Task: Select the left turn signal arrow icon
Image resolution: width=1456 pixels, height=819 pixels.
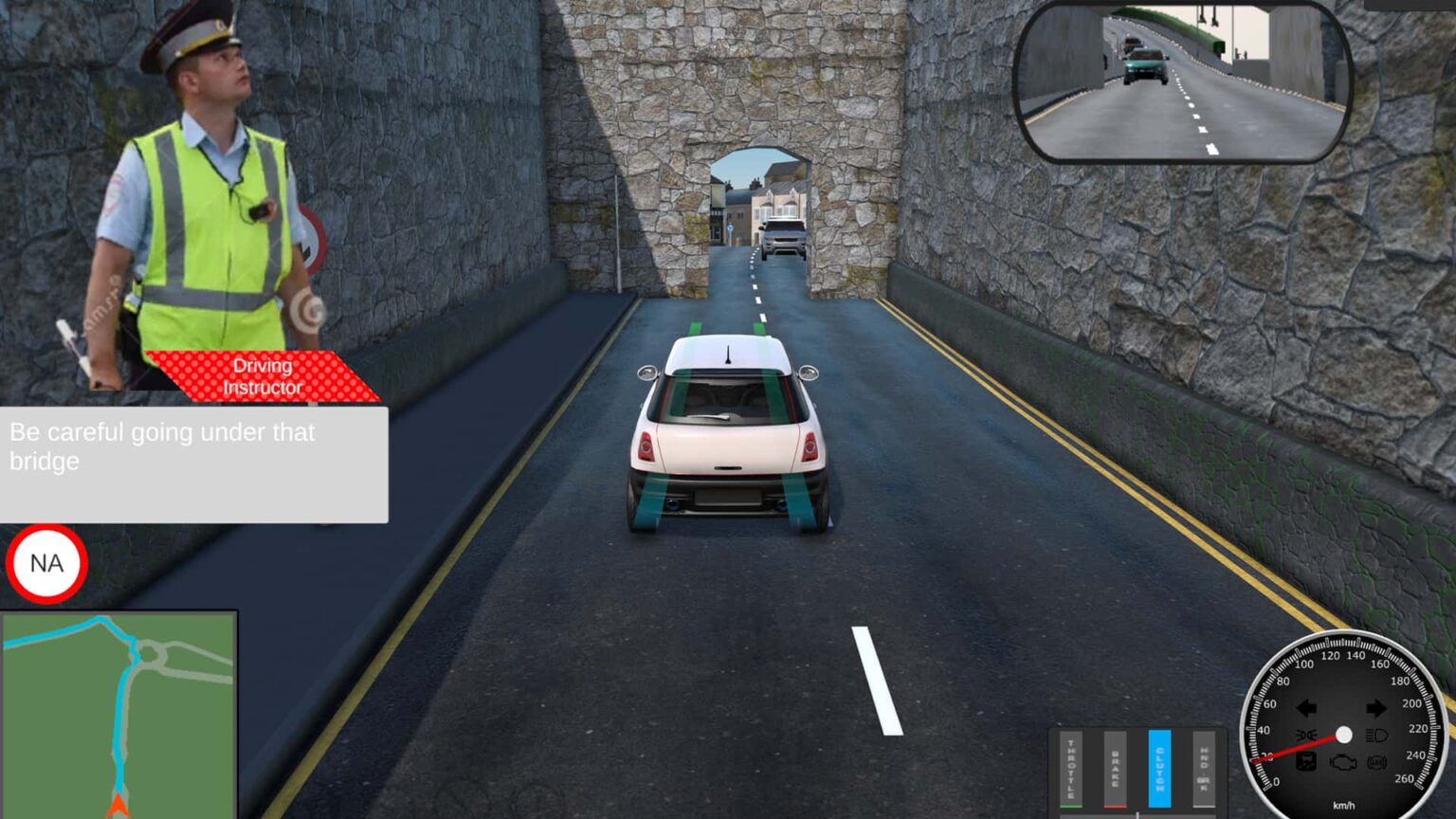Action: [x=1307, y=708]
